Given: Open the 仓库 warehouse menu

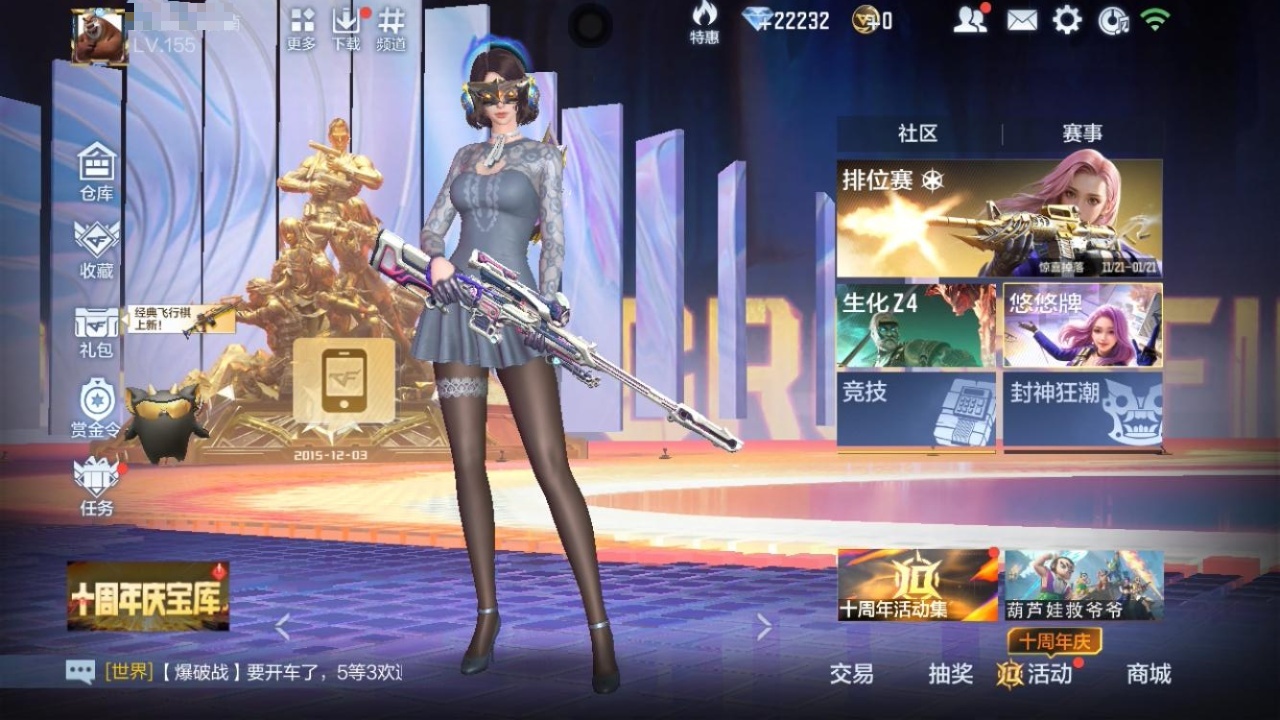Looking at the screenshot, I should point(97,170).
